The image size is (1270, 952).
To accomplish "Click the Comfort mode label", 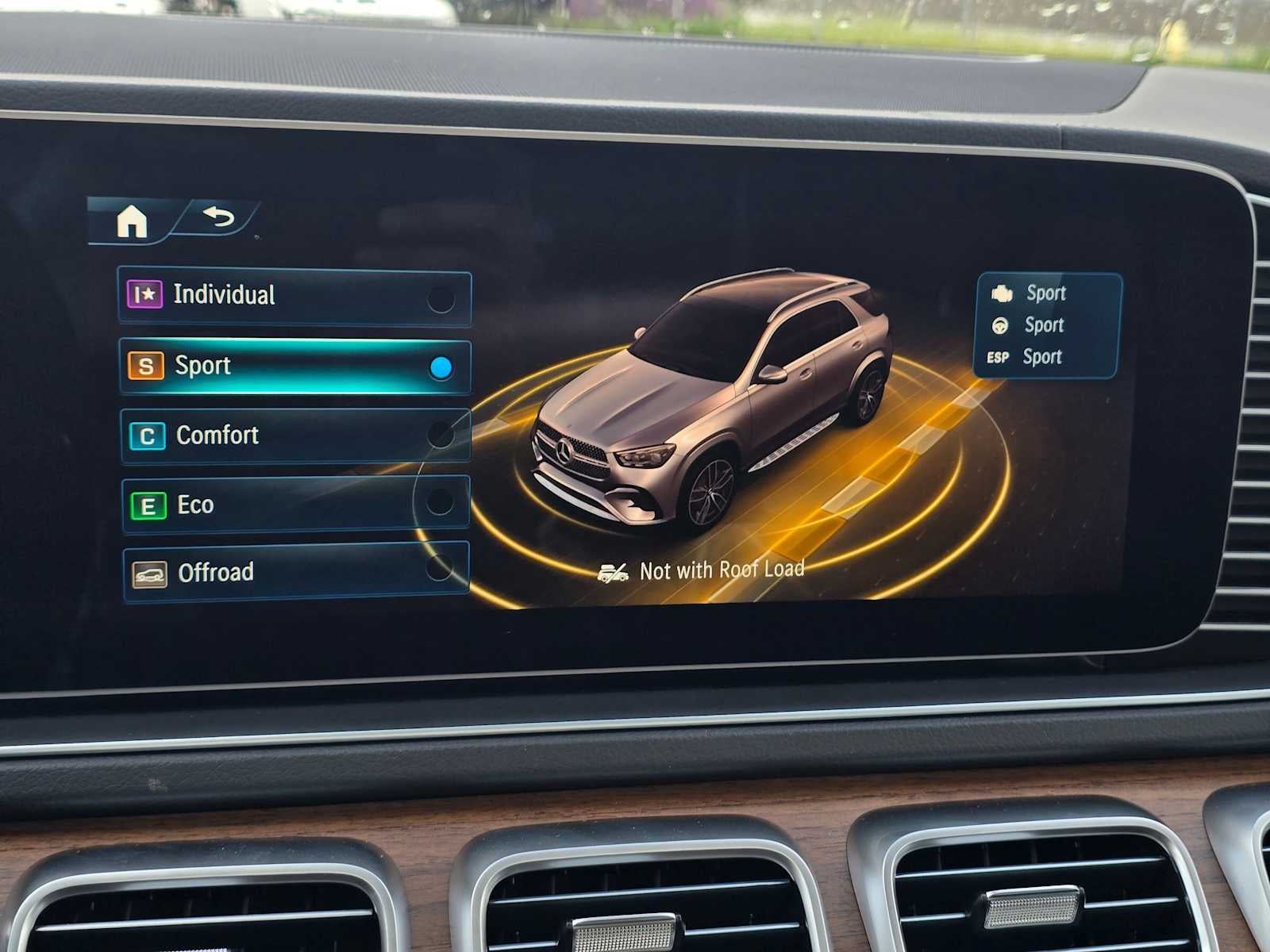I will (217, 435).
